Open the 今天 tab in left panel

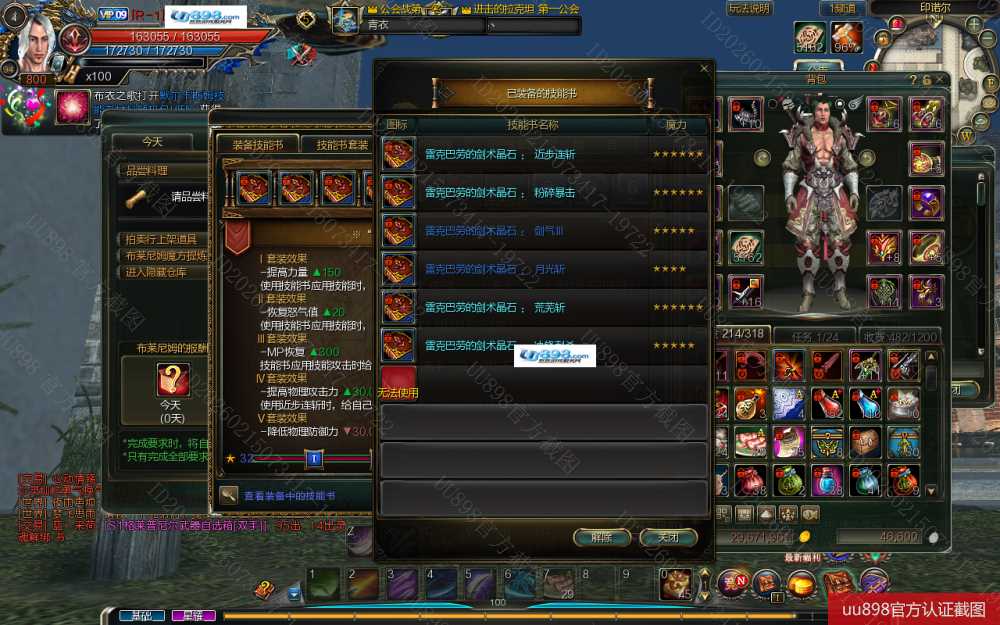tap(152, 142)
